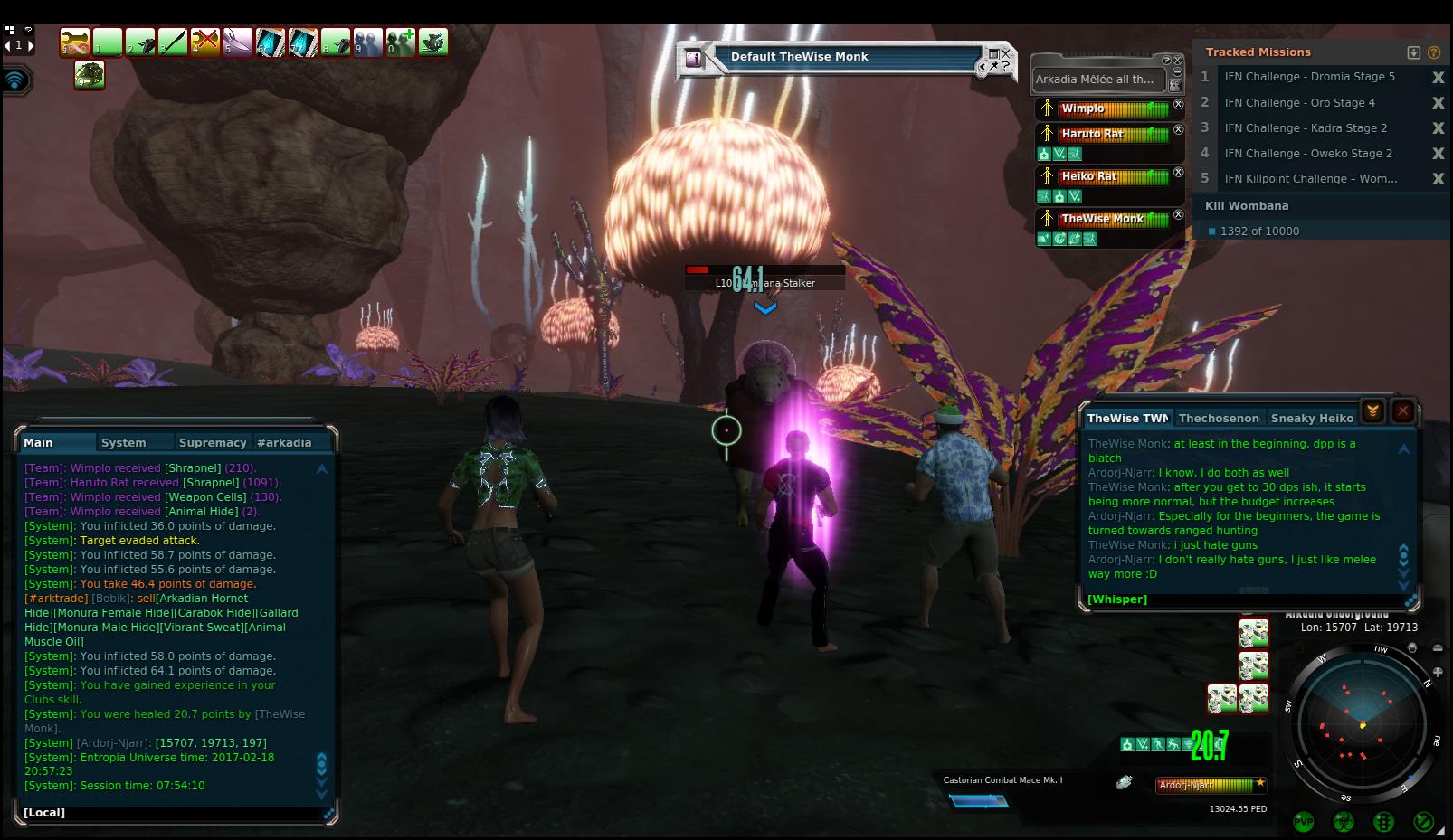
Task: Open Tracked Missions help question mark
Action: 1433,52
